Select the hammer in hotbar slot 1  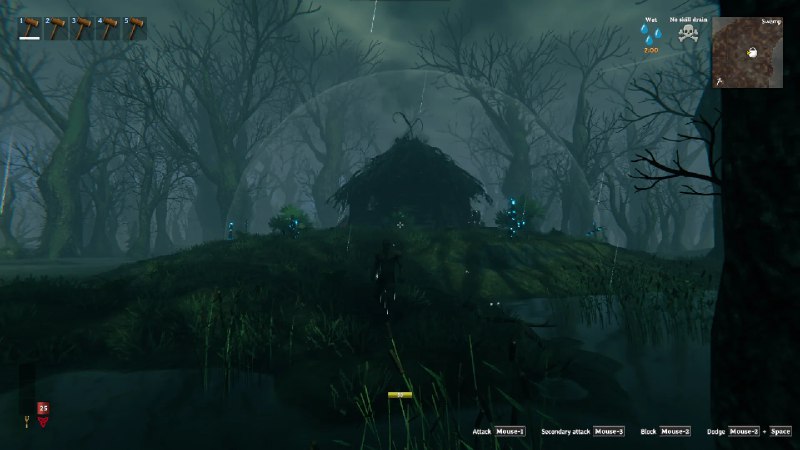(x=30, y=27)
